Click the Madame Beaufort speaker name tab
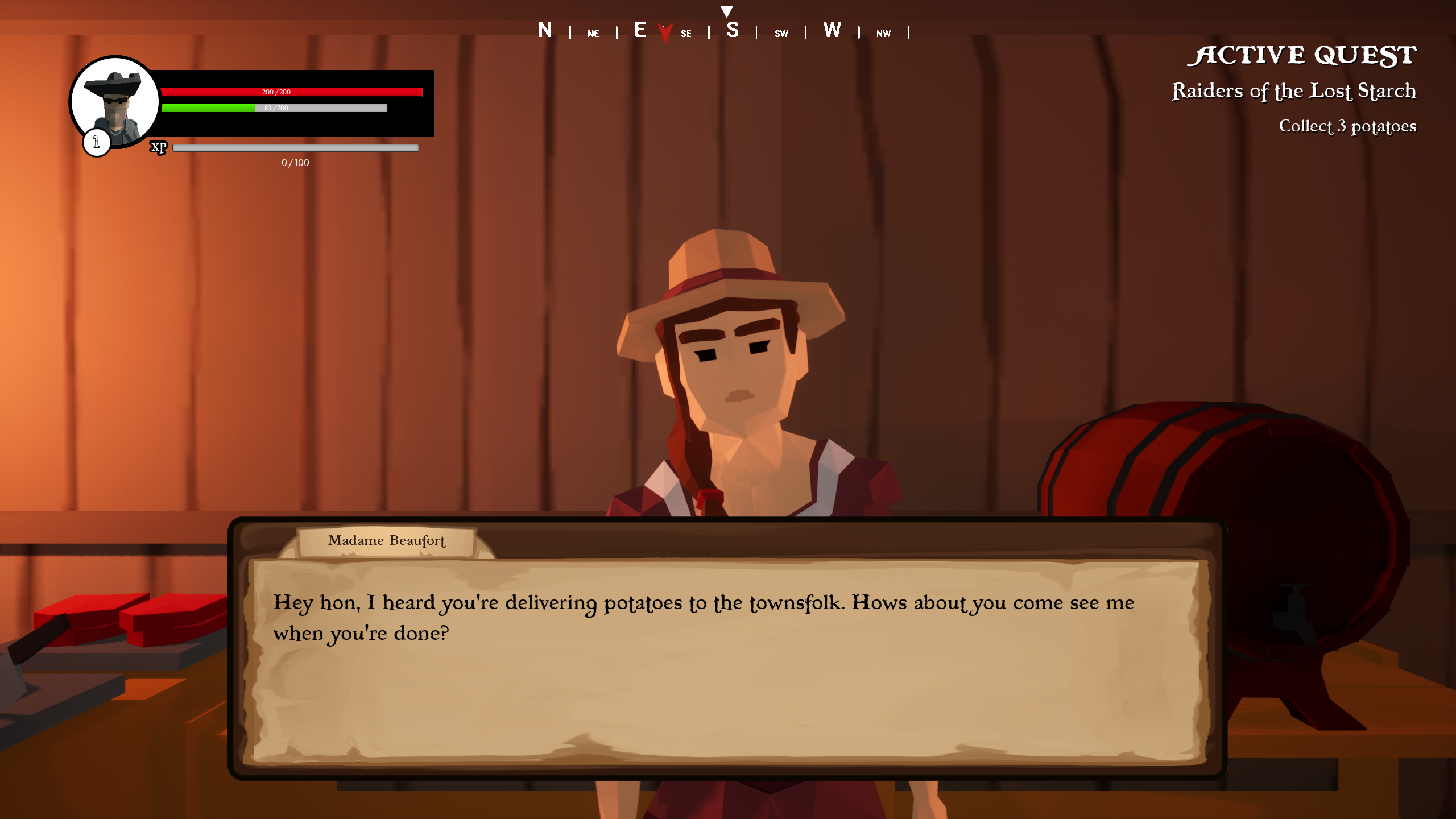 tap(387, 540)
